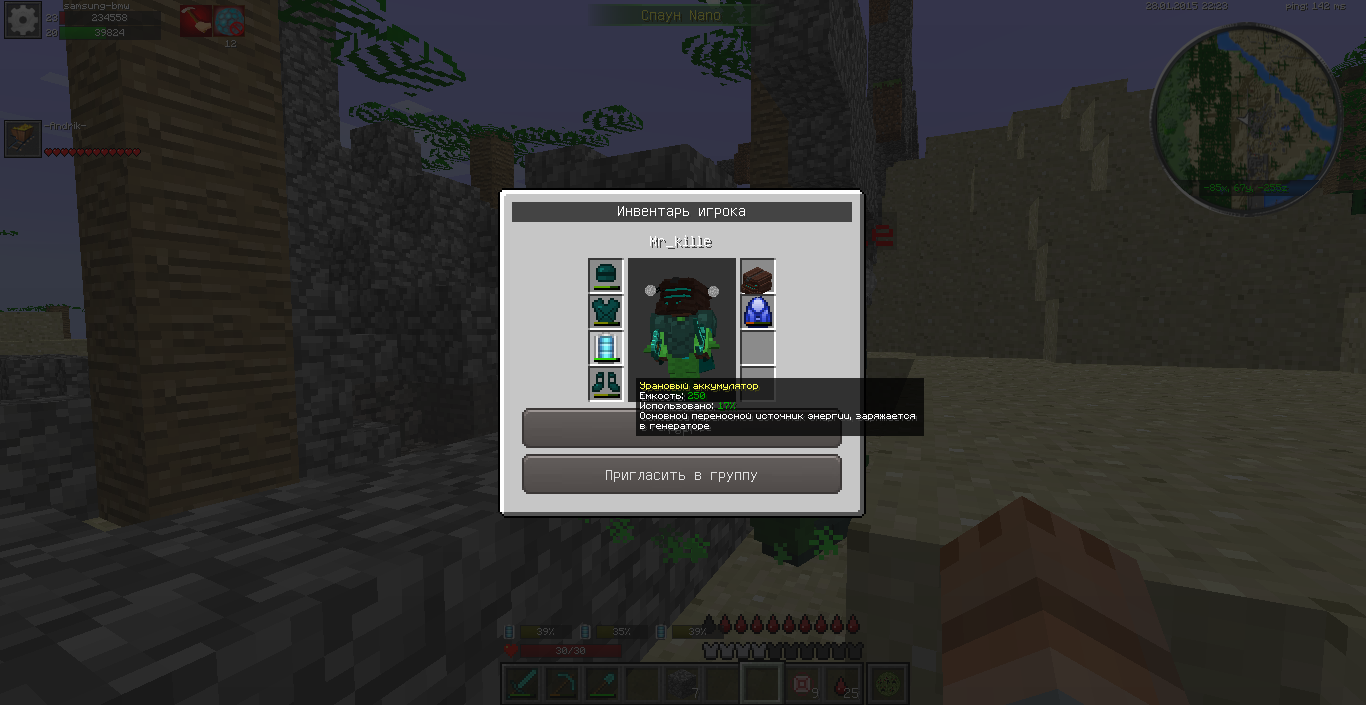The width and height of the screenshot is (1366, 705).
Task: Click the green round item slot beside hotbar
Action: (889, 683)
